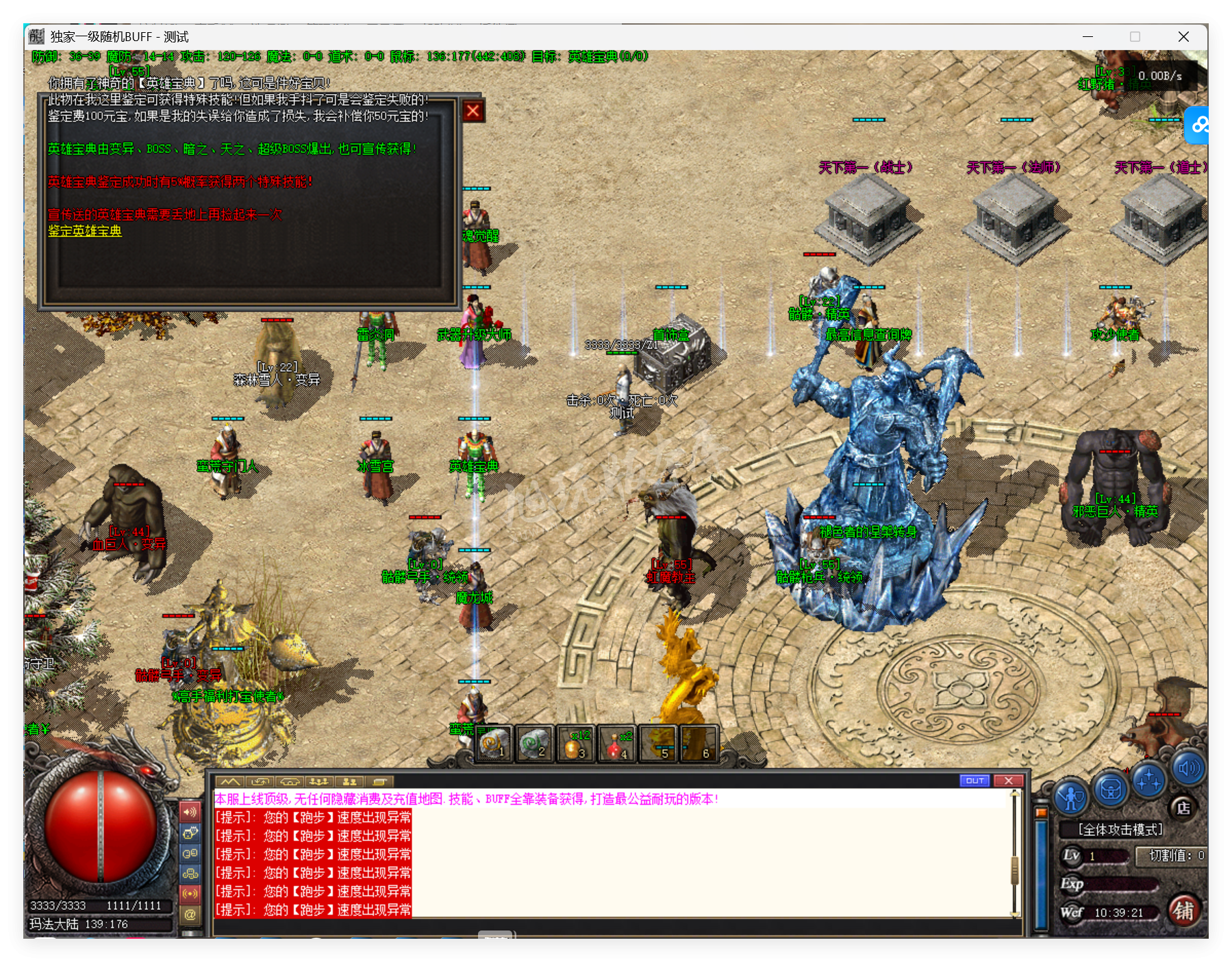
Task: Click the blue chat bubble icon on right edge
Action: point(1199,126)
